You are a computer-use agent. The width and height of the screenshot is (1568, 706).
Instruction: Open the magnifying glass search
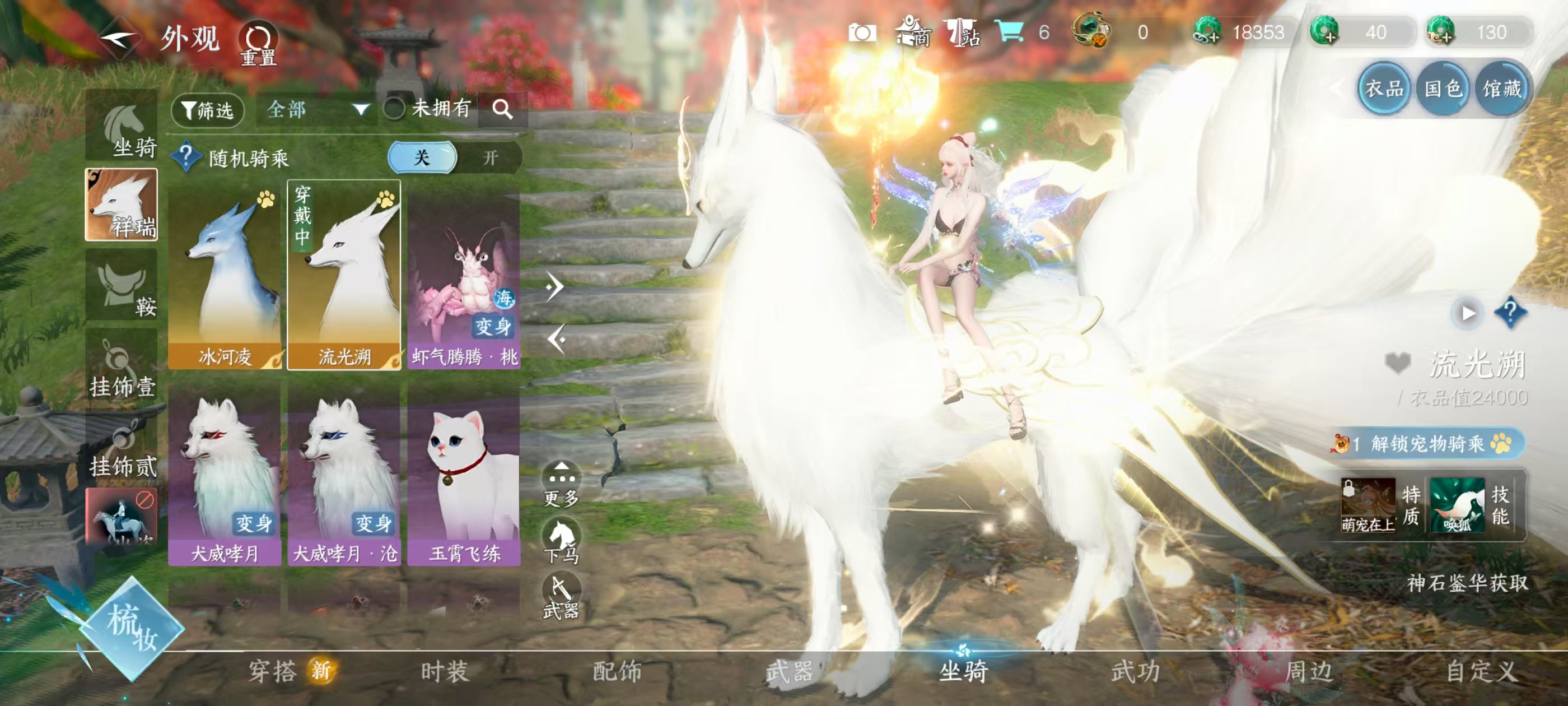(502, 110)
